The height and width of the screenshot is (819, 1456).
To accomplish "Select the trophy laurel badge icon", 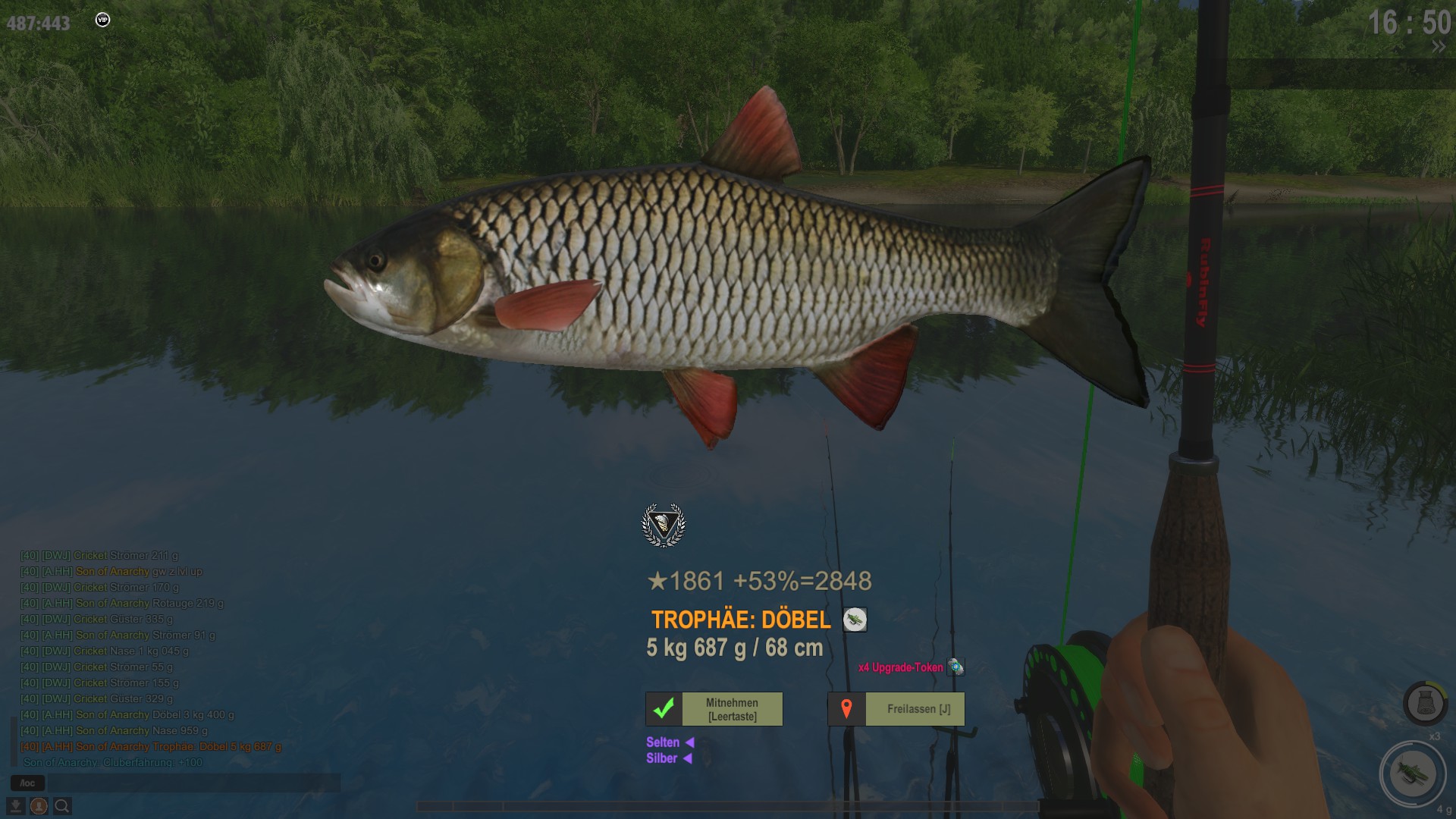I will 664,525.
